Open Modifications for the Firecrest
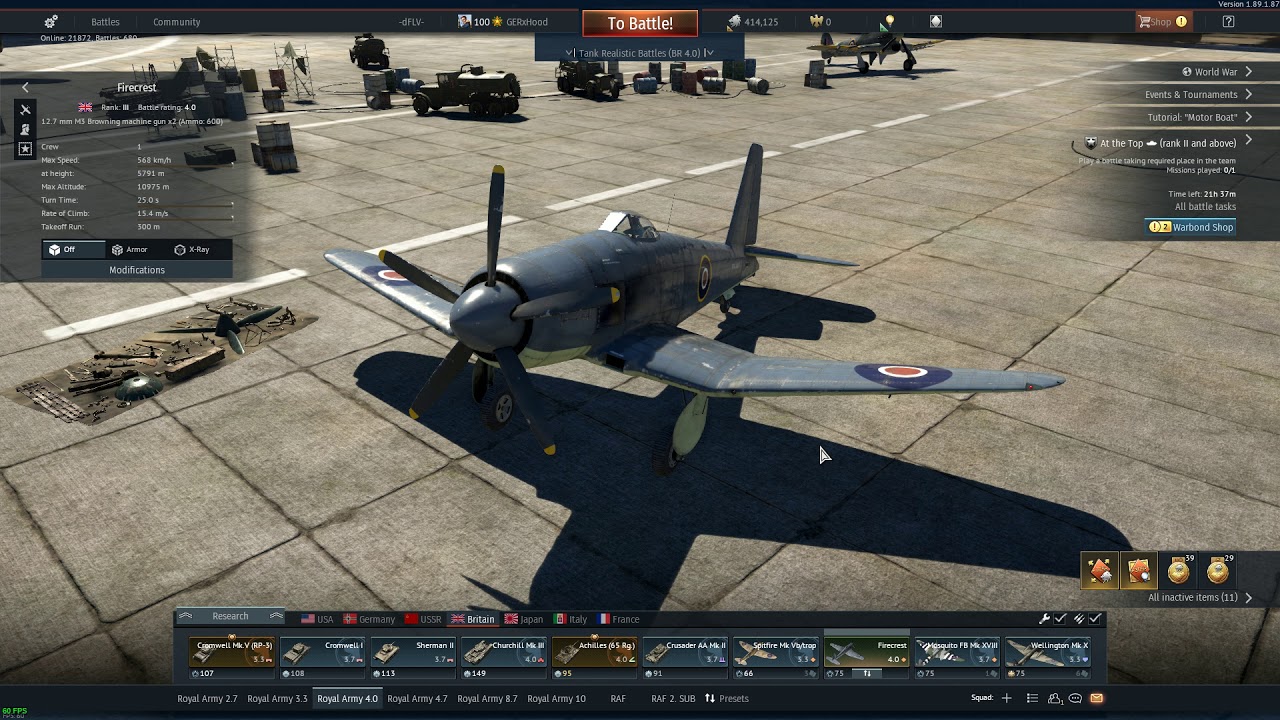Screen dimensions: 1280x720 (137, 270)
